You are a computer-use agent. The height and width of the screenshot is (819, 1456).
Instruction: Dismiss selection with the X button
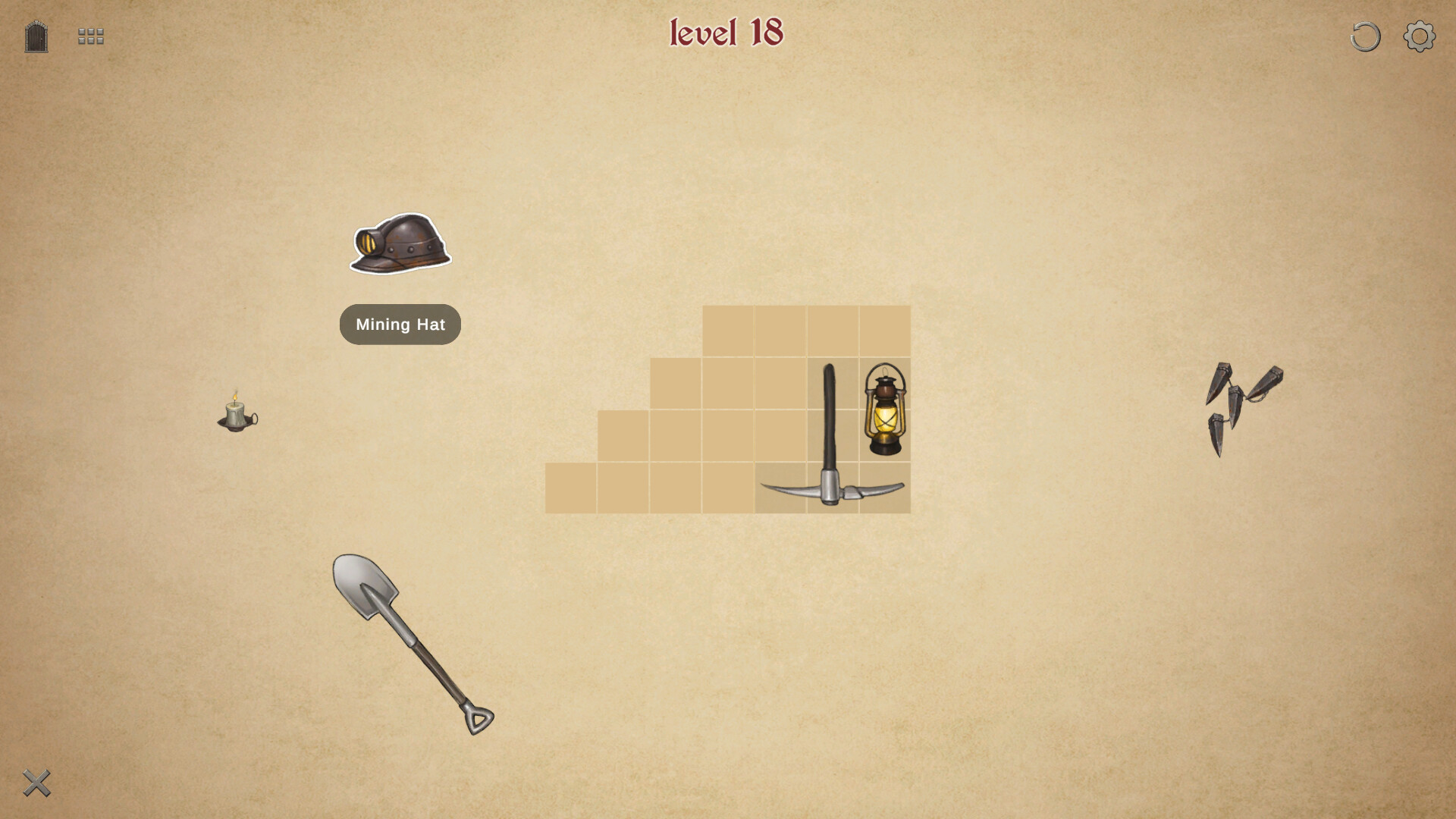click(x=36, y=782)
